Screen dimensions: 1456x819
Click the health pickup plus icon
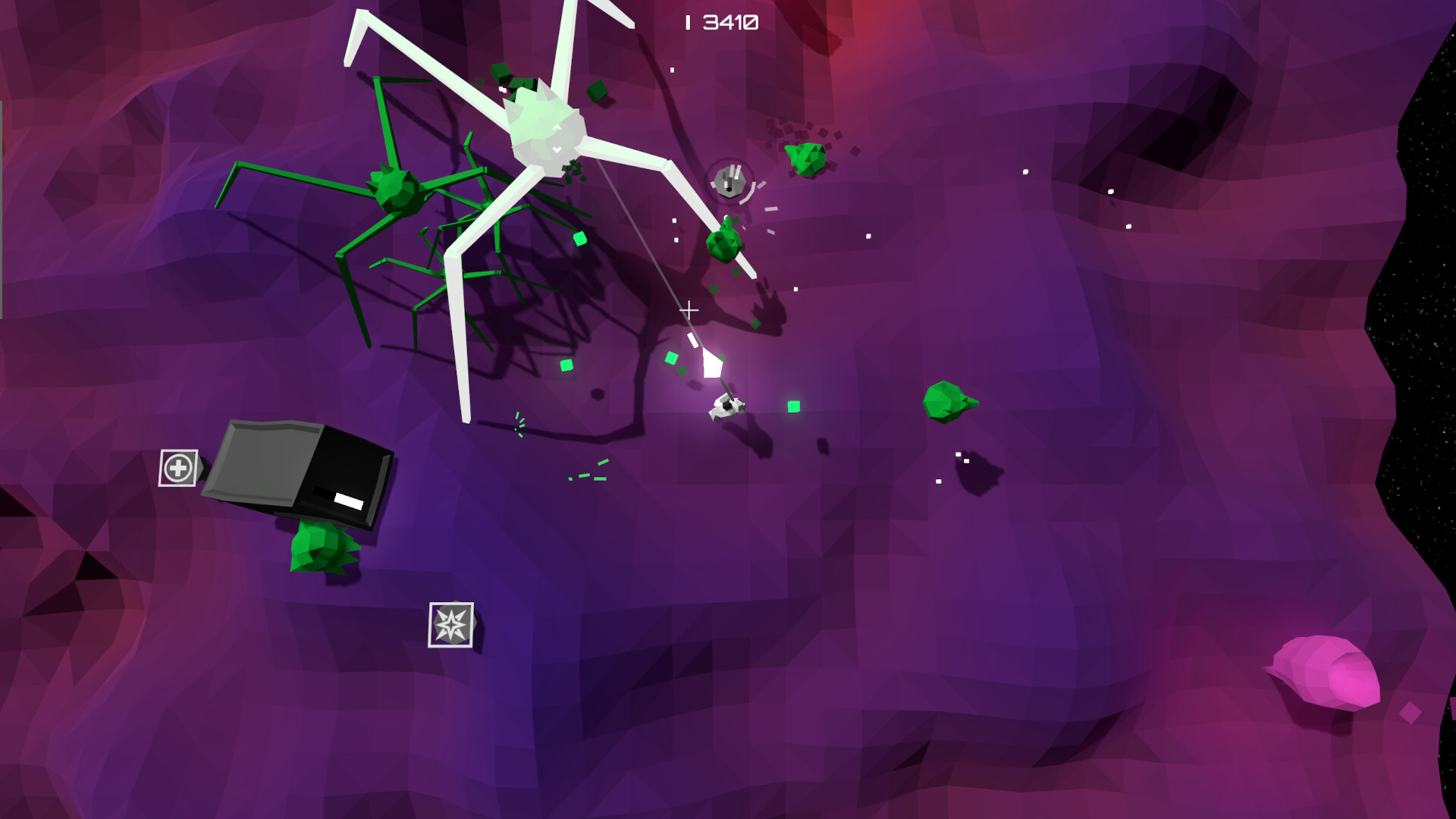177,468
